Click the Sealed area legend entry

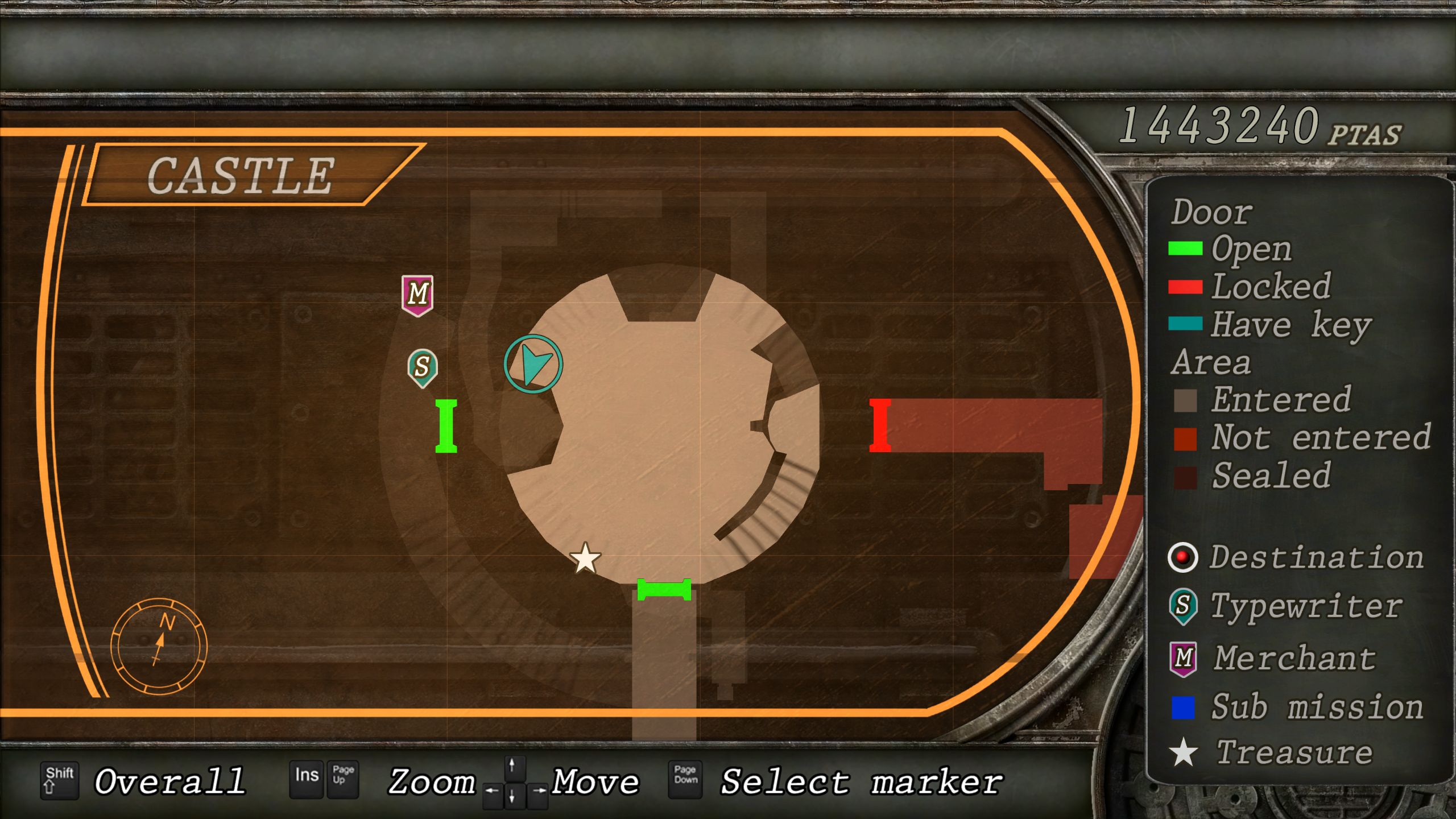(1252, 476)
